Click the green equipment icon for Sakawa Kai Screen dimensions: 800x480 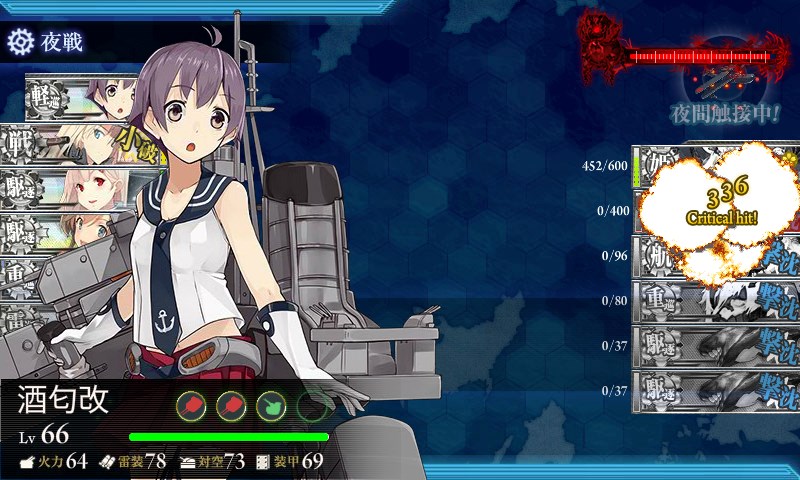click(x=271, y=406)
